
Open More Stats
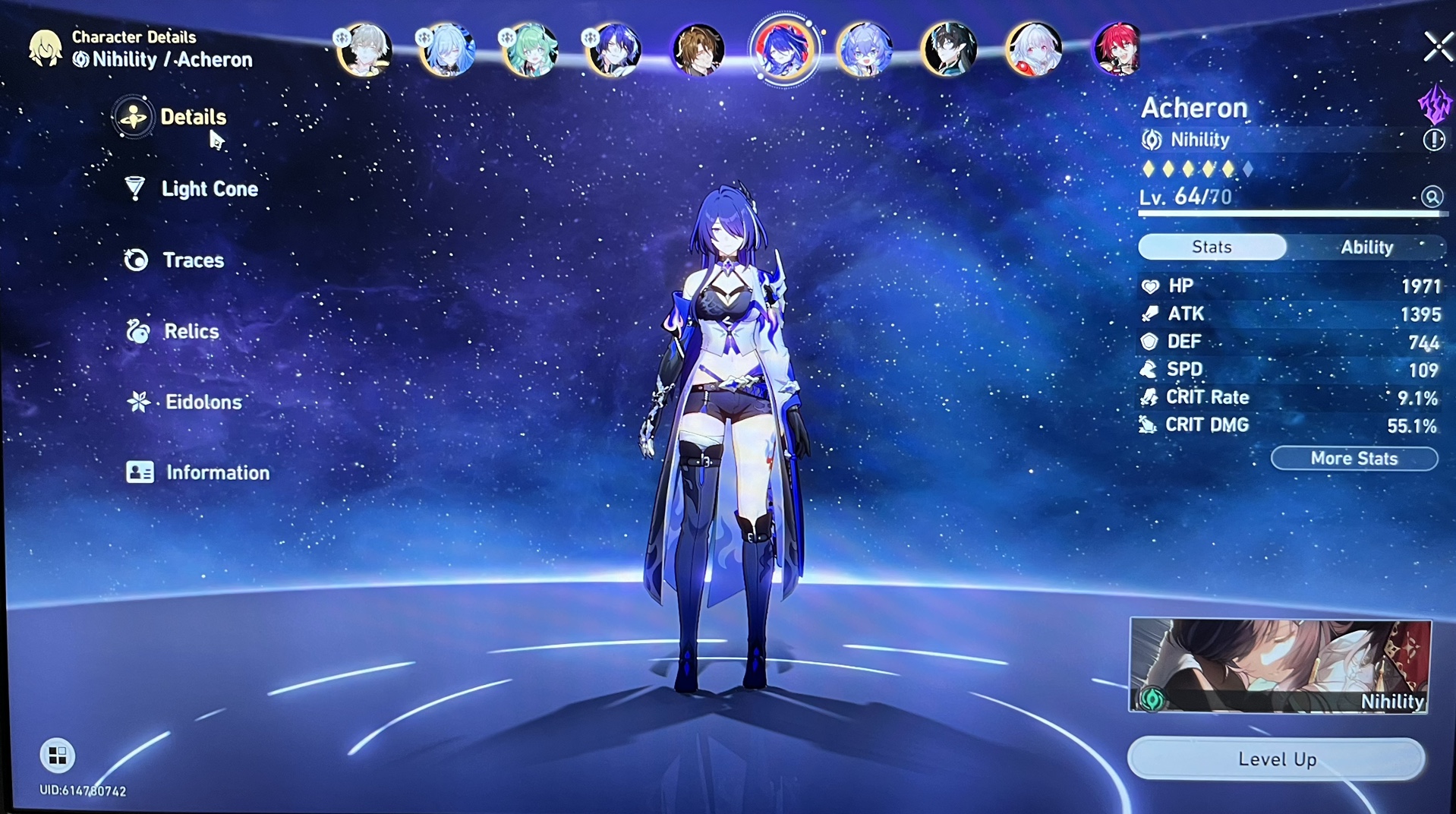point(1354,459)
